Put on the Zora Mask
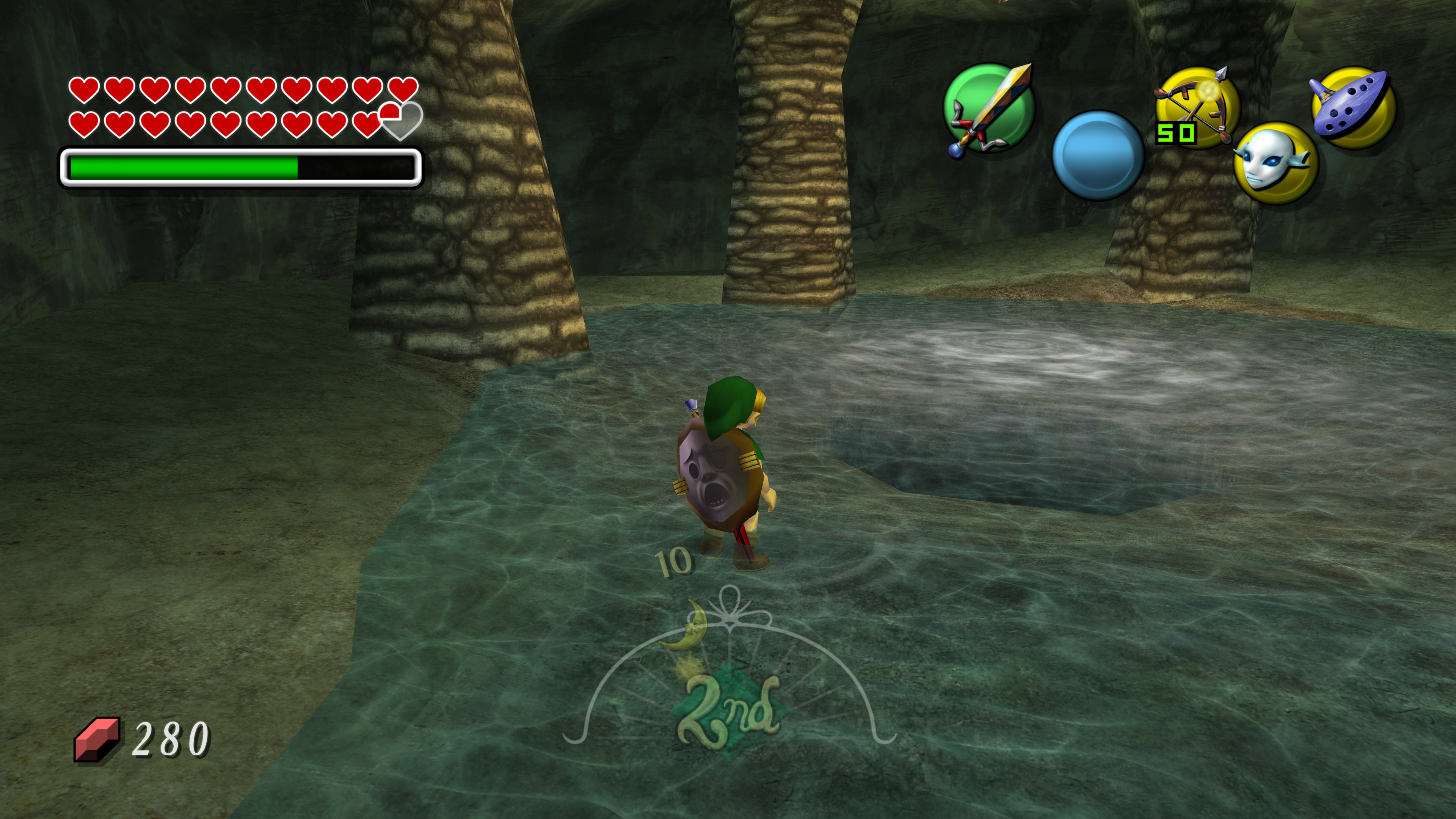 pos(1275,163)
